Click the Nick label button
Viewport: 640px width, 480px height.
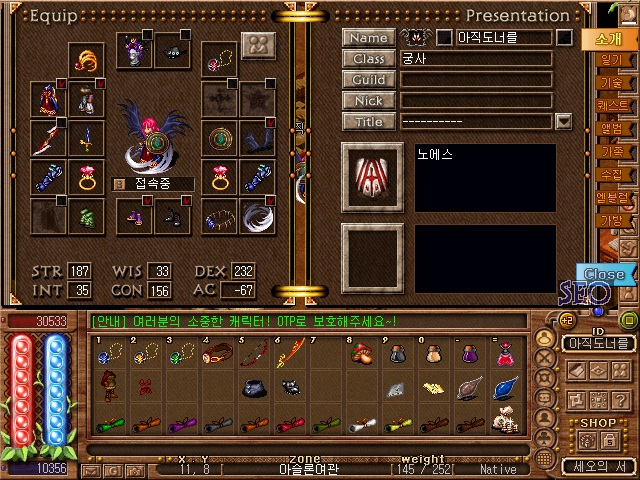(368, 101)
